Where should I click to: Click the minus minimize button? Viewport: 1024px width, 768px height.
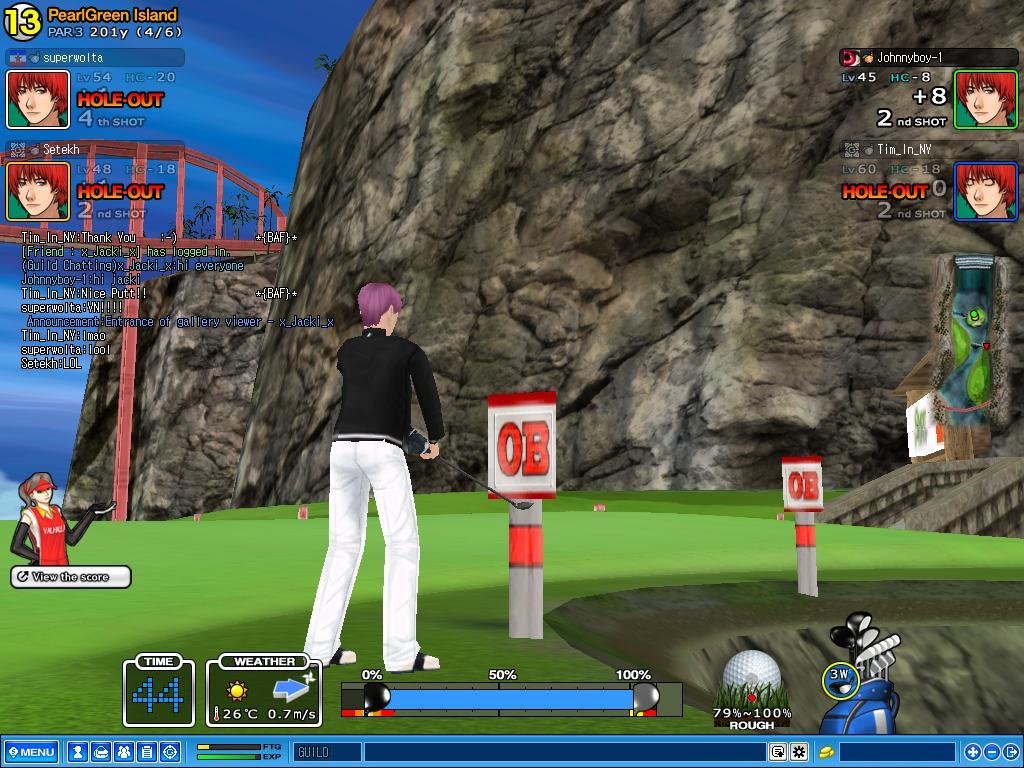[x=991, y=752]
